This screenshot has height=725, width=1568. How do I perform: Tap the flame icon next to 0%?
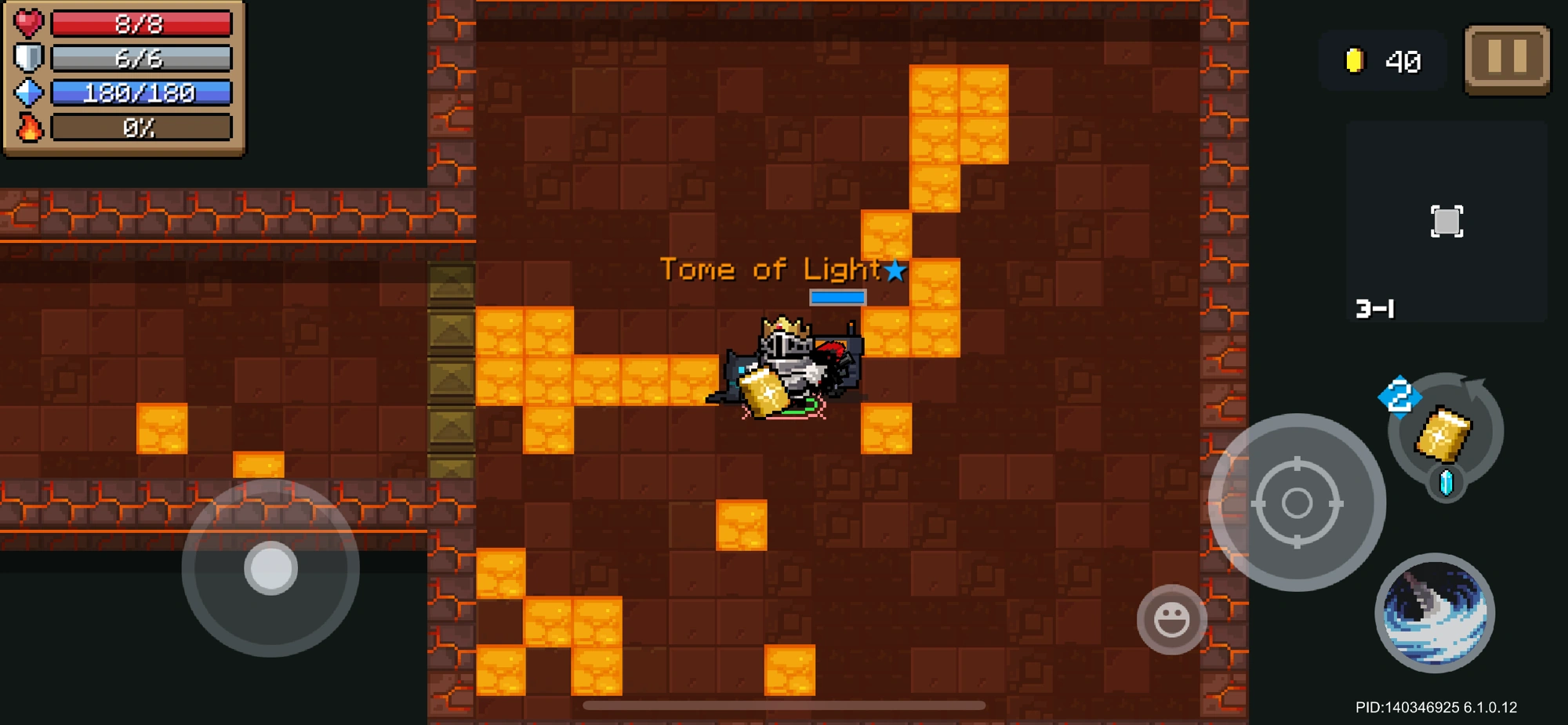(x=28, y=126)
